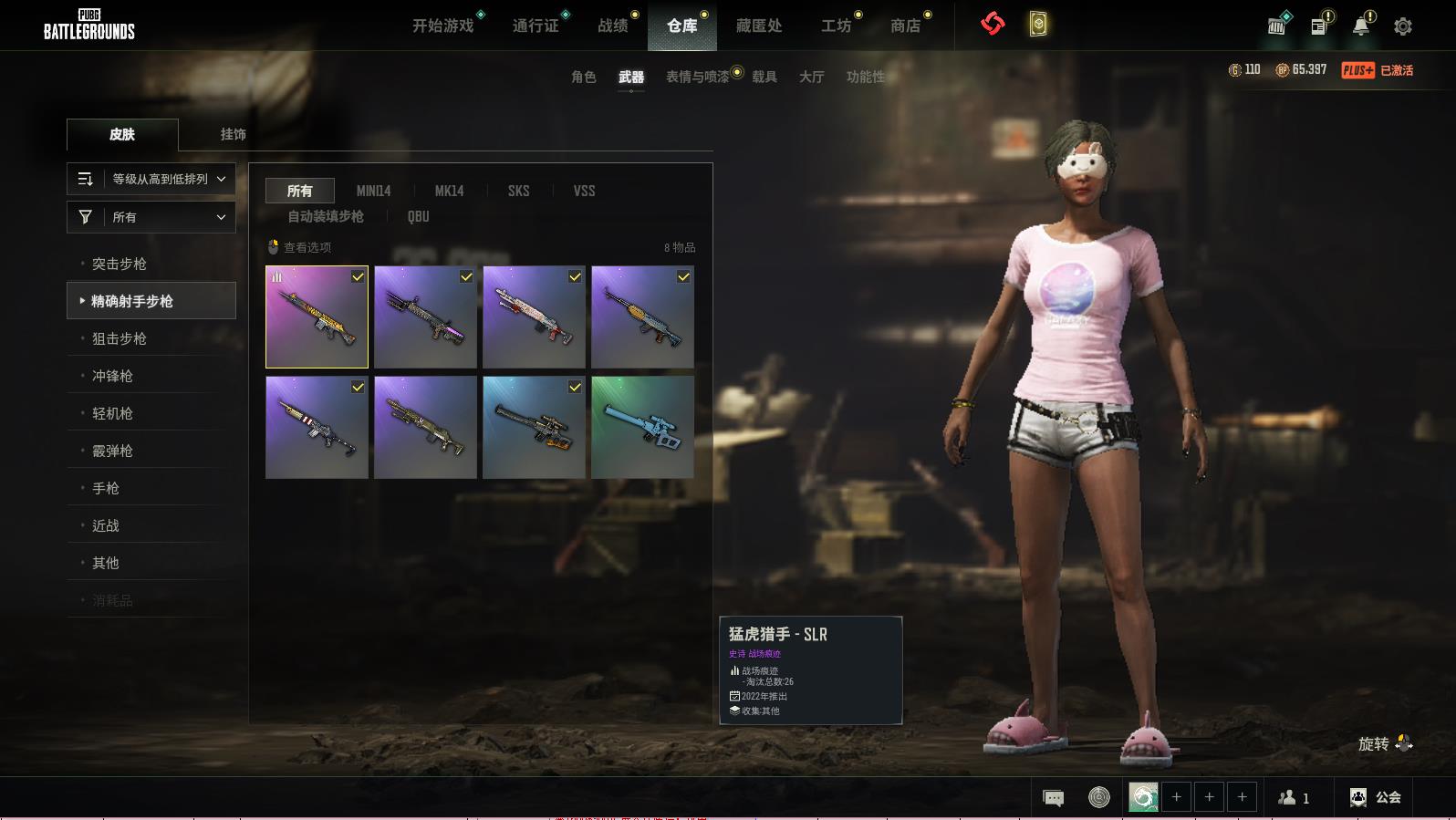1456x820 pixels.
Task: Open the 所有 filter dropdown
Action: click(x=151, y=217)
